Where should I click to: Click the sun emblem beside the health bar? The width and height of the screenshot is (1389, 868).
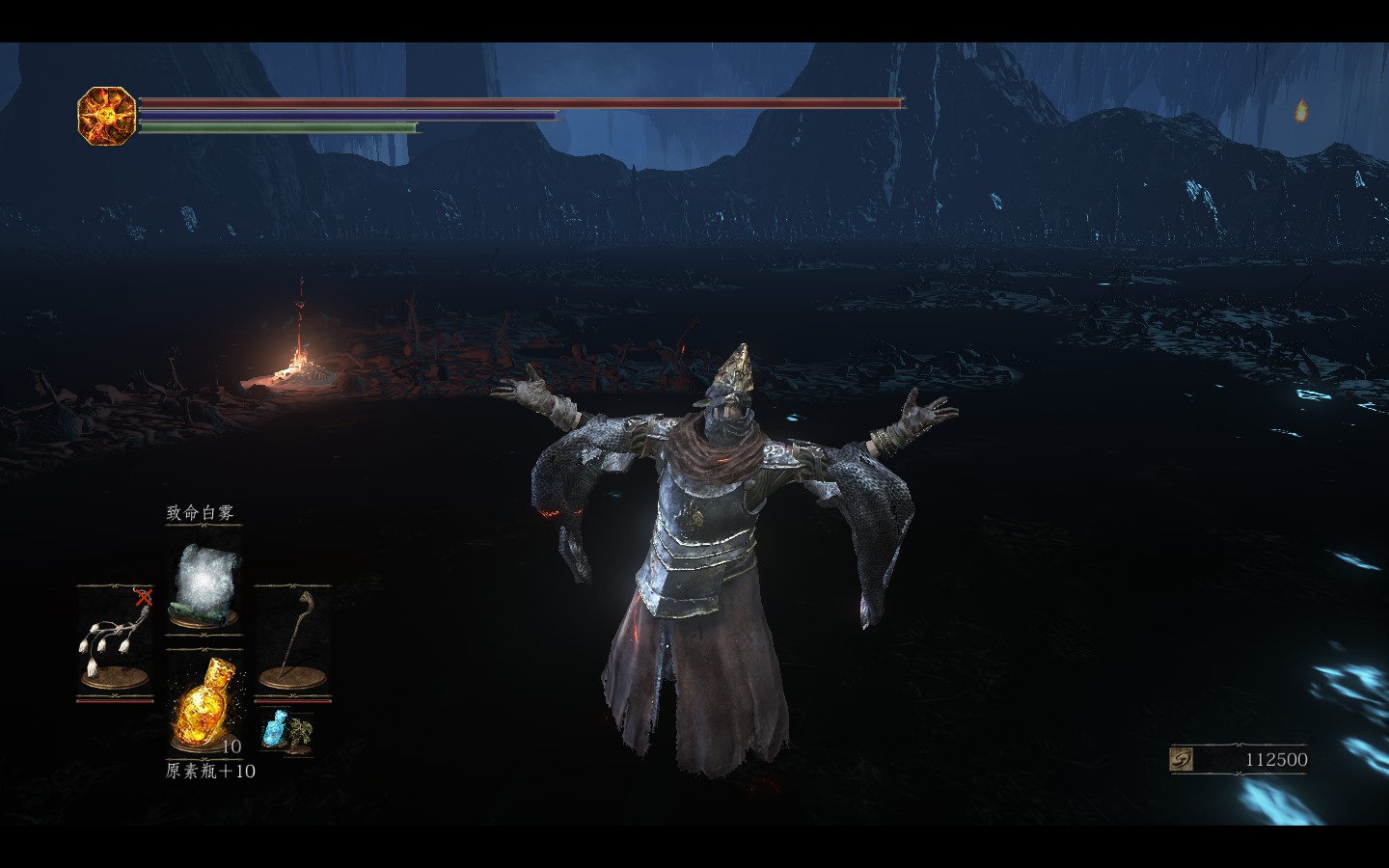[x=106, y=116]
